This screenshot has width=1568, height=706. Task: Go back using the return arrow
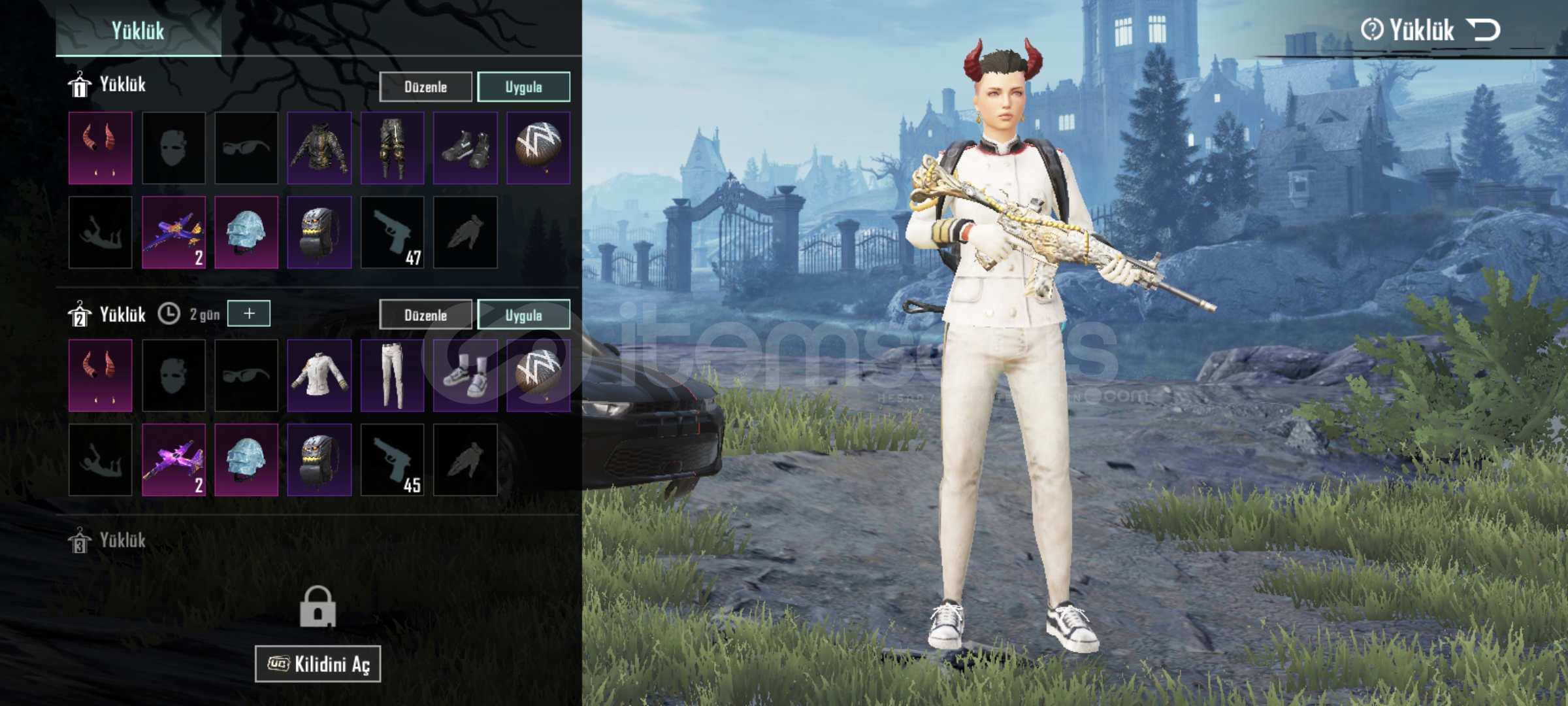pyautogui.click(x=1483, y=30)
